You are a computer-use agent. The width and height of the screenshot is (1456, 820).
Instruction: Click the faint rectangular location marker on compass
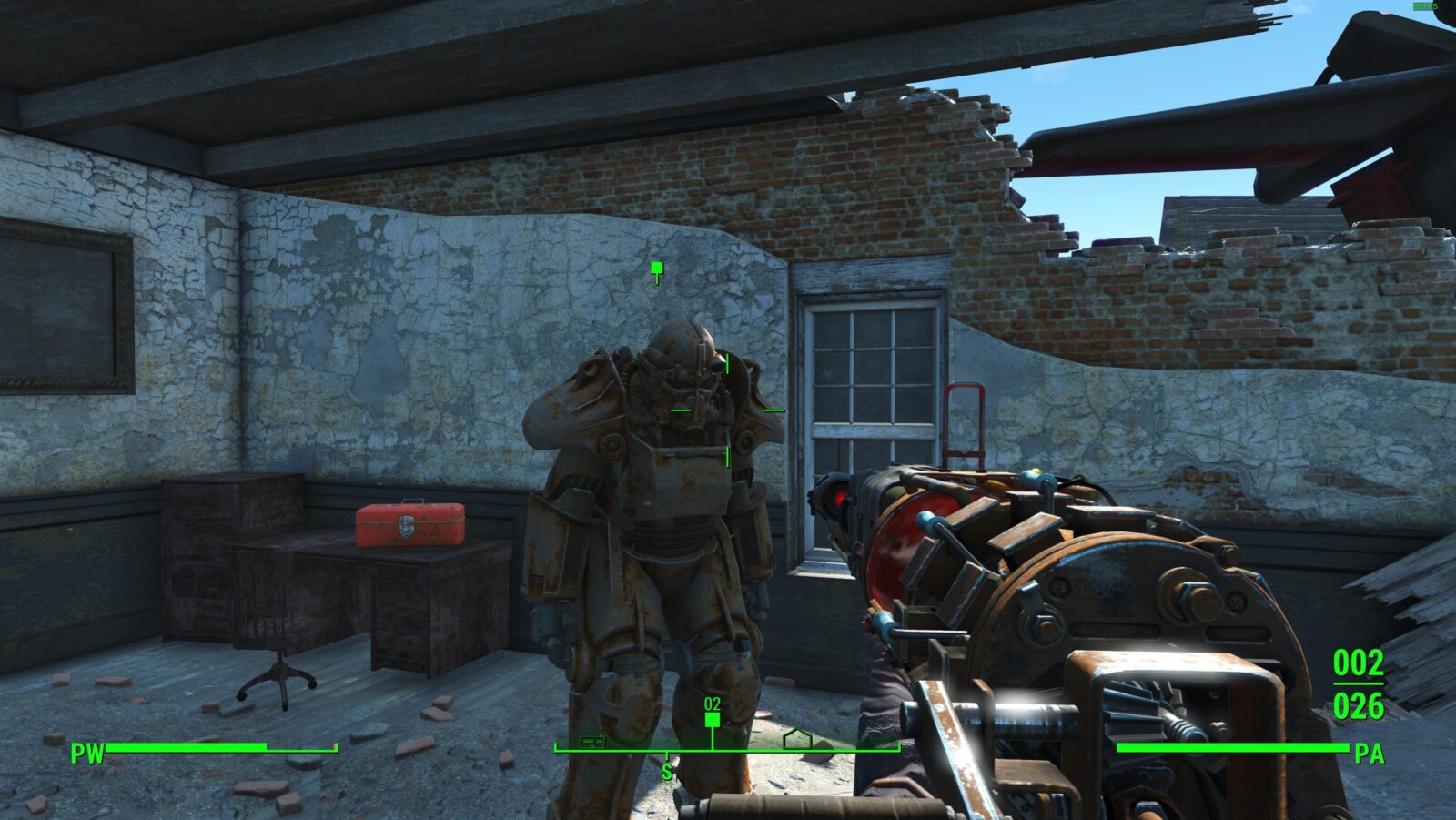click(593, 741)
